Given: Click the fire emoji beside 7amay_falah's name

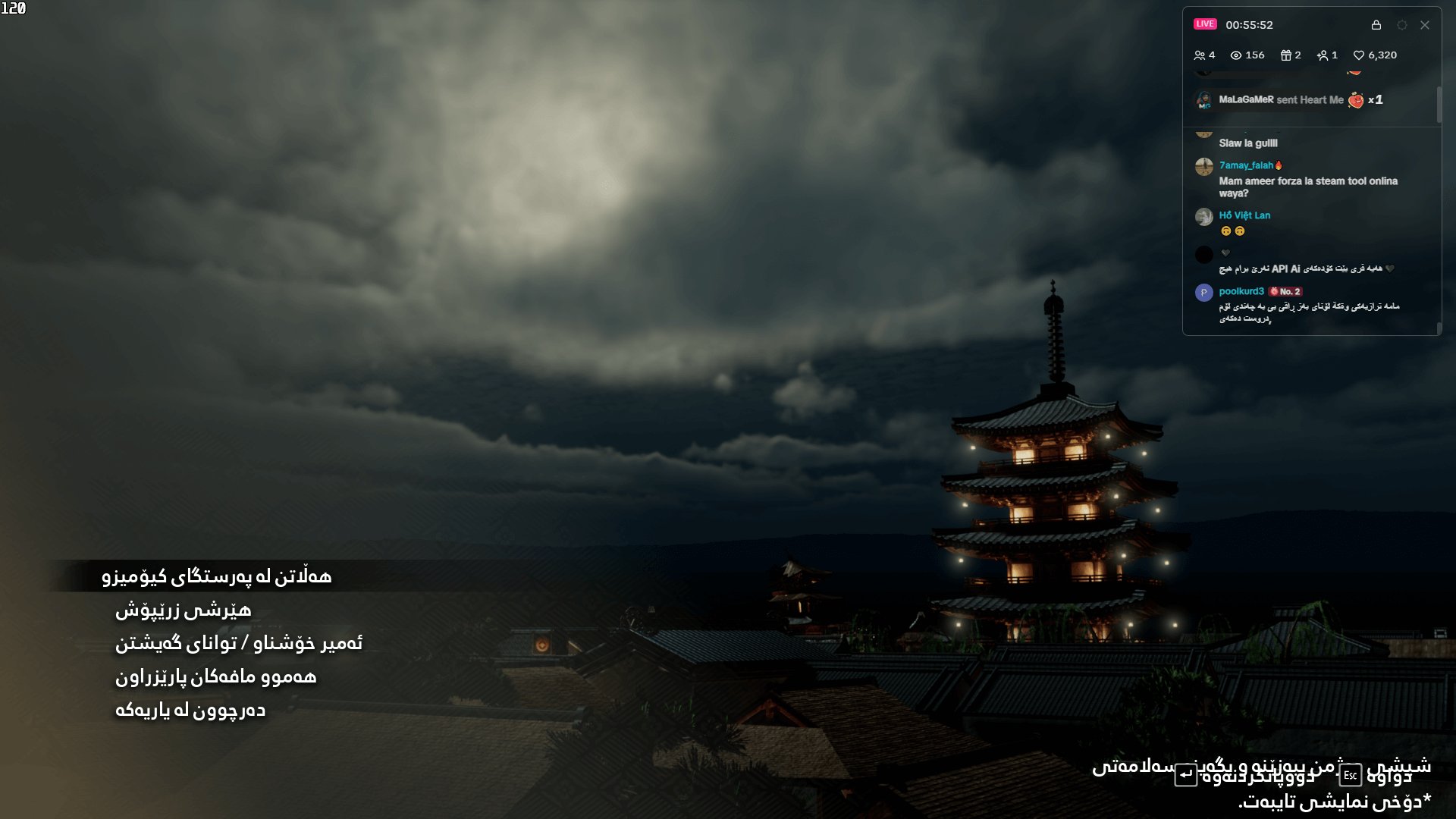Looking at the screenshot, I should tap(1279, 165).
